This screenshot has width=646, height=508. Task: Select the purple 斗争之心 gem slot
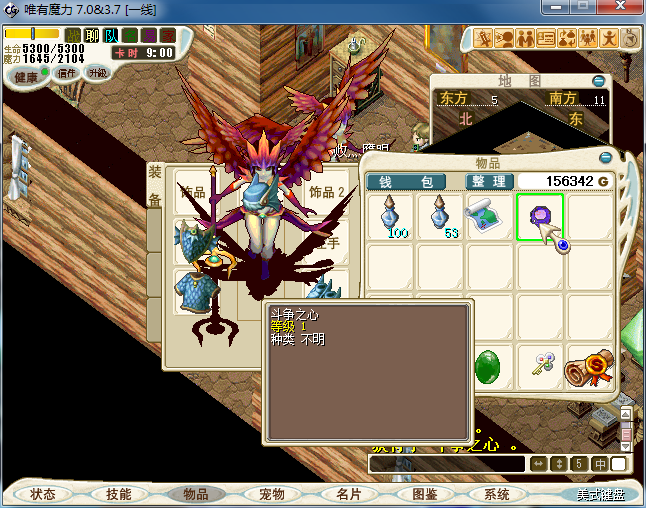[540, 216]
